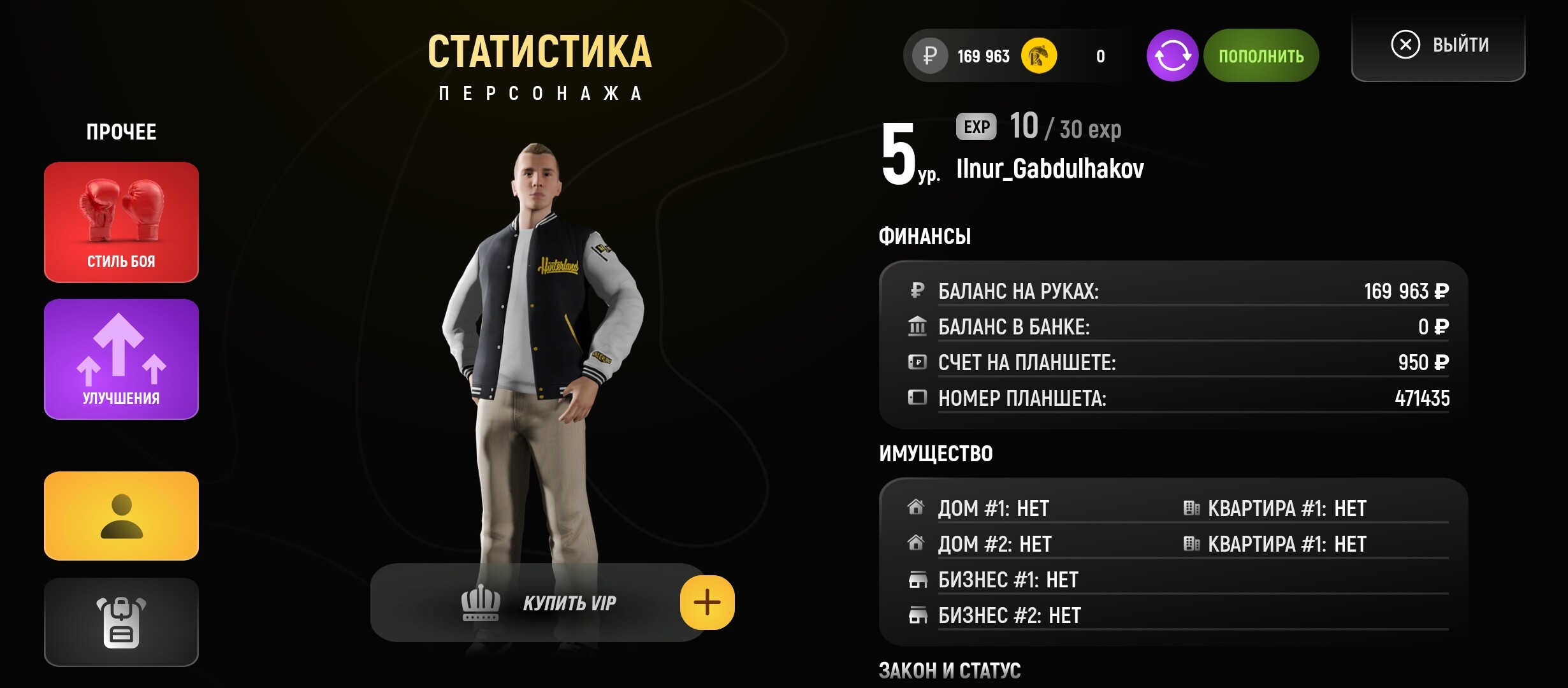The height and width of the screenshot is (688, 1568).
Task: Click the EXP badge showing 10/30
Action: point(976,126)
